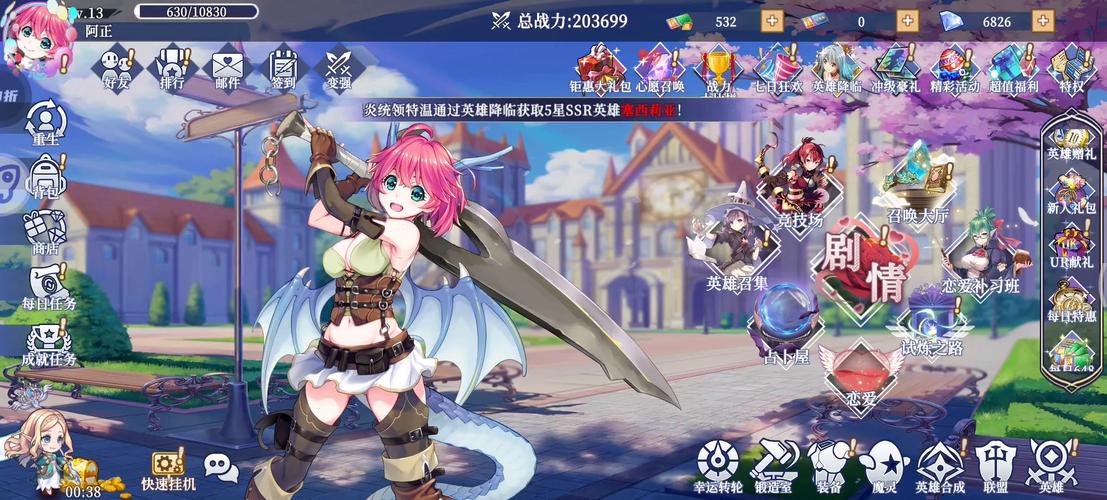Open the chat speech bubble
Screen dimensions: 1107x500
[x=221, y=466]
